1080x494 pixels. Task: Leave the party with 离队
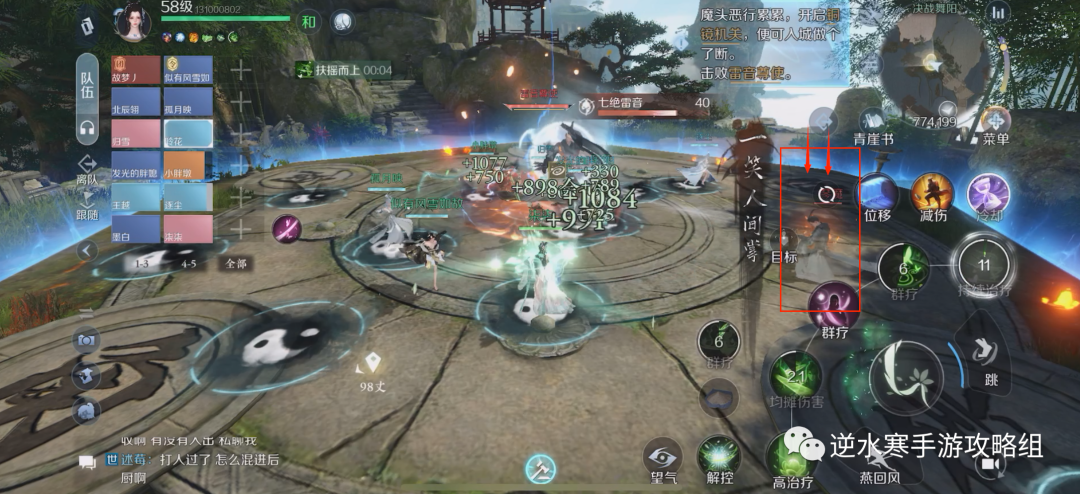(x=87, y=171)
